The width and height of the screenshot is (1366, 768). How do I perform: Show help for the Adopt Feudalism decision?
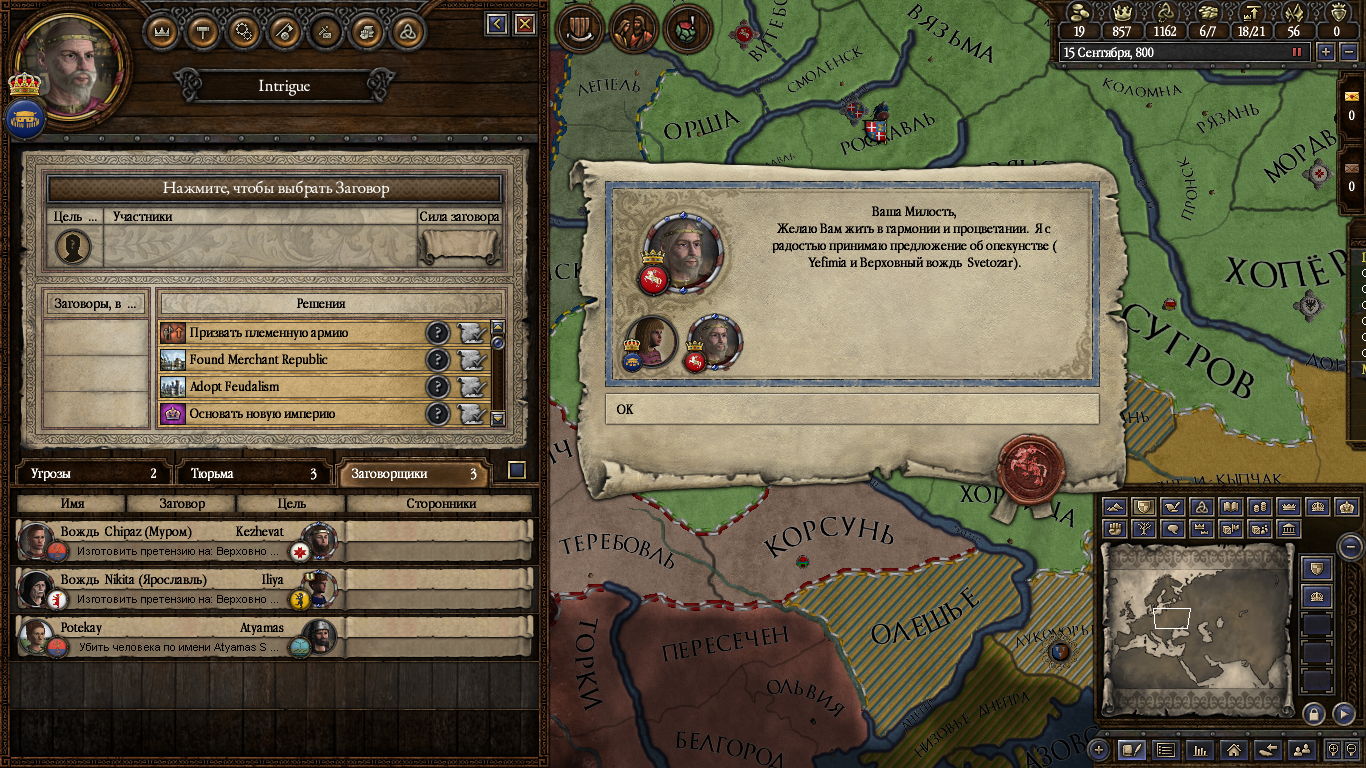click(437, 387)
